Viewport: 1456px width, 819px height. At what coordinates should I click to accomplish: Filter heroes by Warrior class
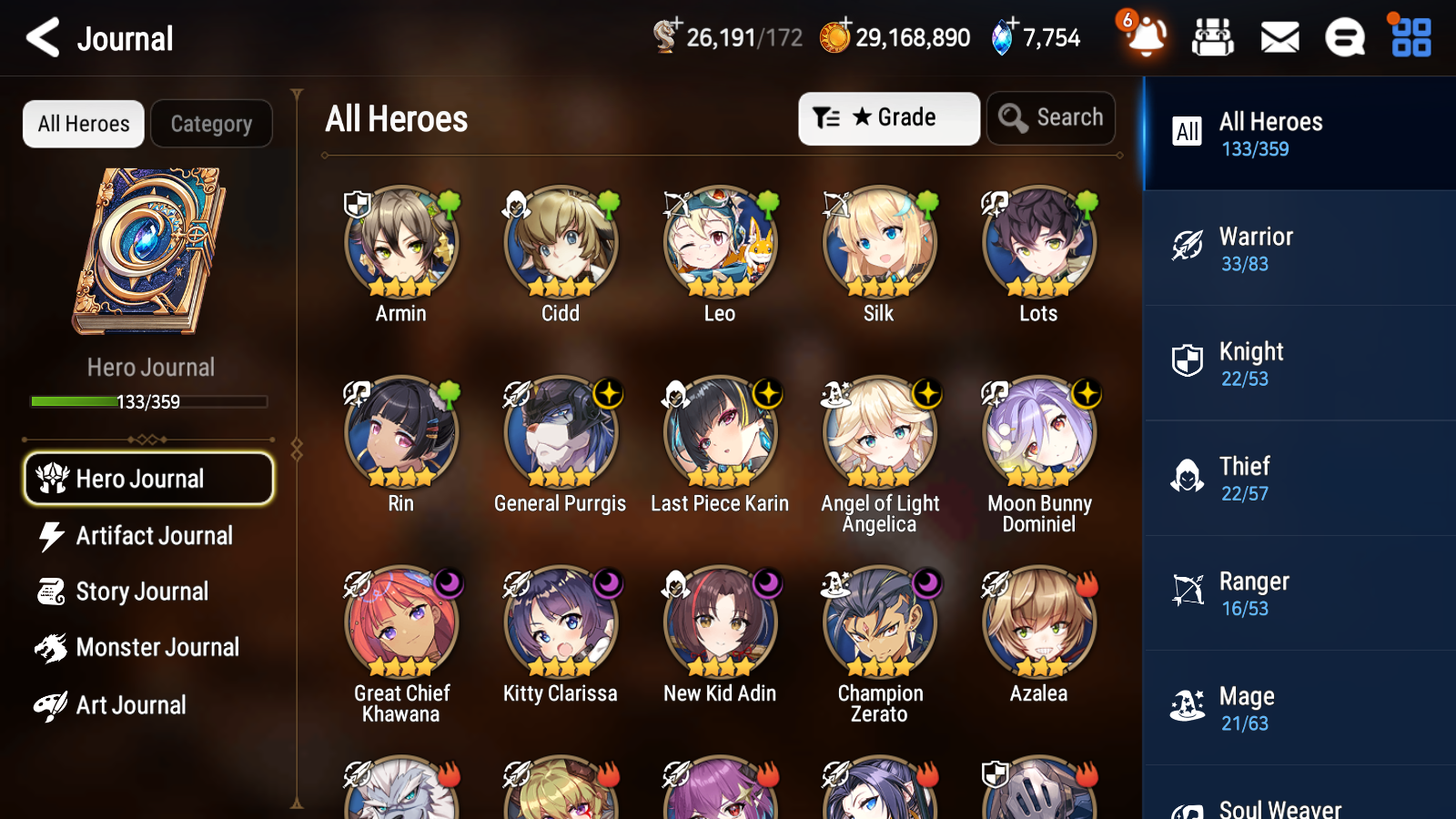point(1299,248)
